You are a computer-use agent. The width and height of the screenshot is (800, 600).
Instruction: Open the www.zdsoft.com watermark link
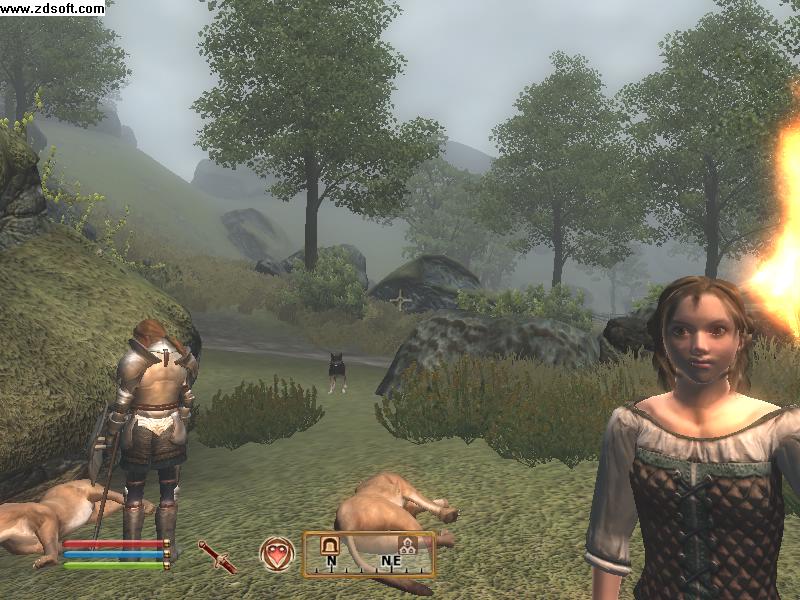point(52,8)
